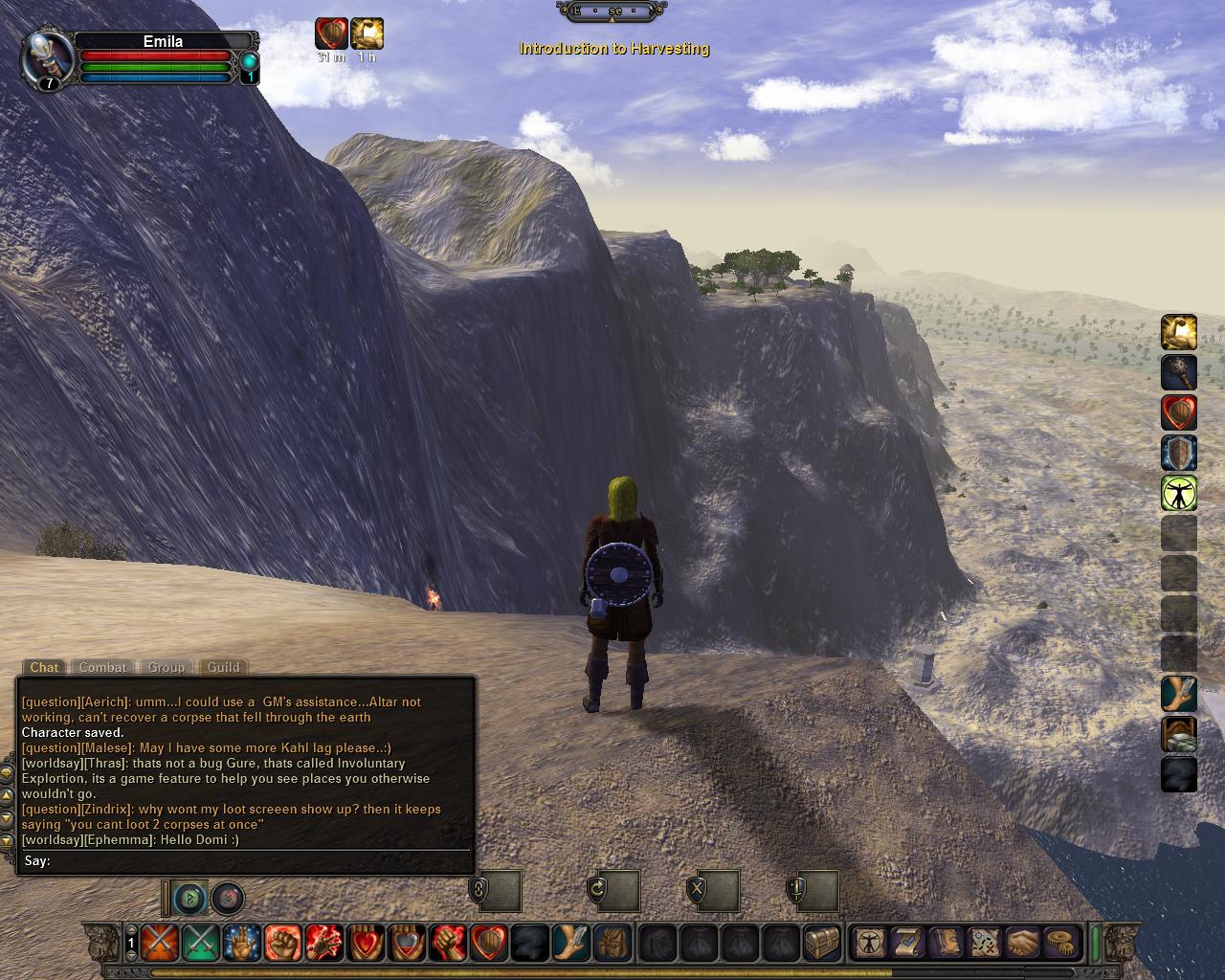This screenshot has width=1225, height=980.
Task: Use the wooden shield ability in sidebar
Action: pos(1179,453)
